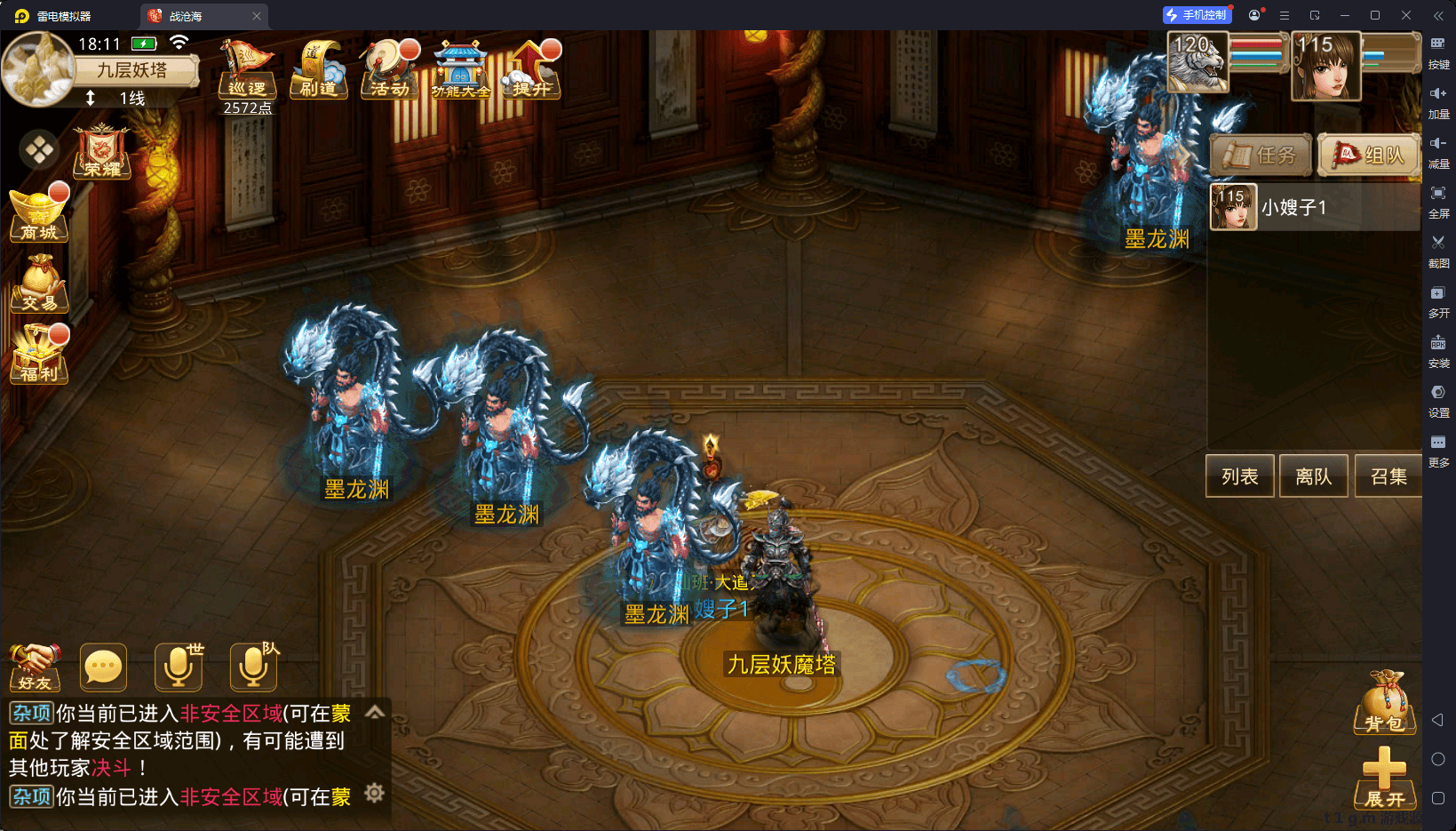1456x831 pixels.
Task: Open the 背包 backpack
Action: tap(1384, 703)
